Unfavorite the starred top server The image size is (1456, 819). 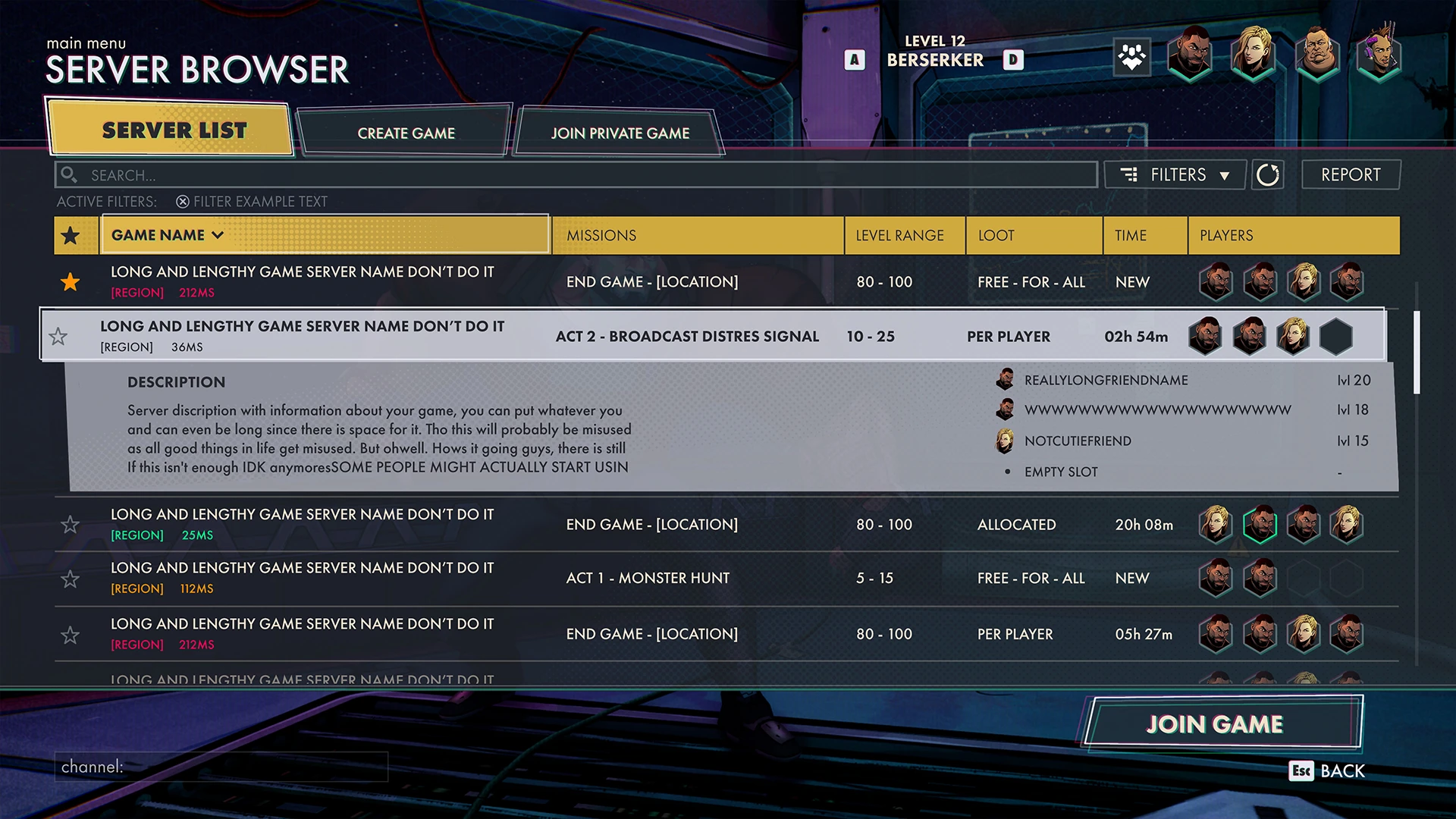(70, 281)
